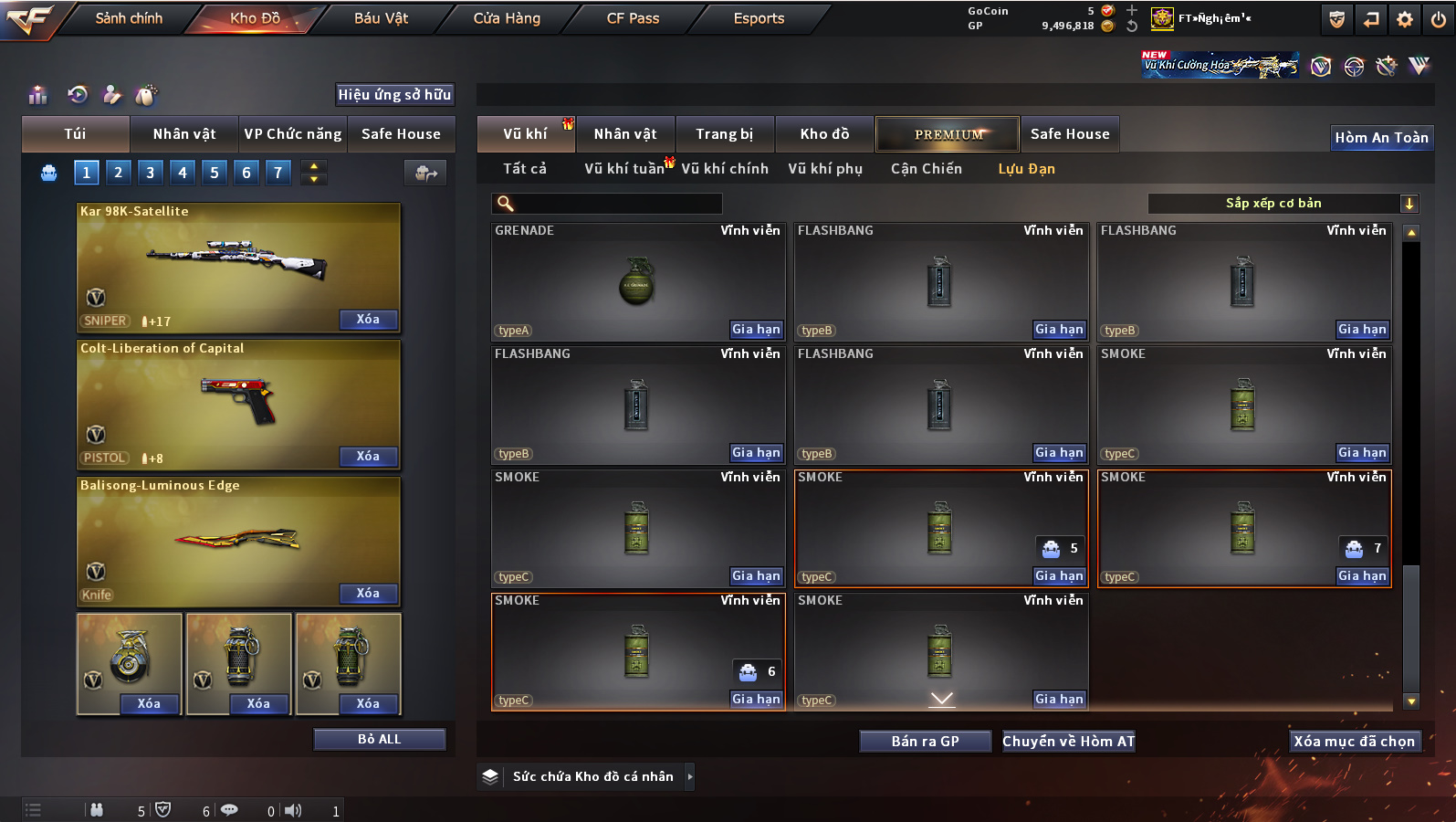Show the Vũ khí chính category
This screenshot has height=822, width=1456.
(x=725, y=169)
